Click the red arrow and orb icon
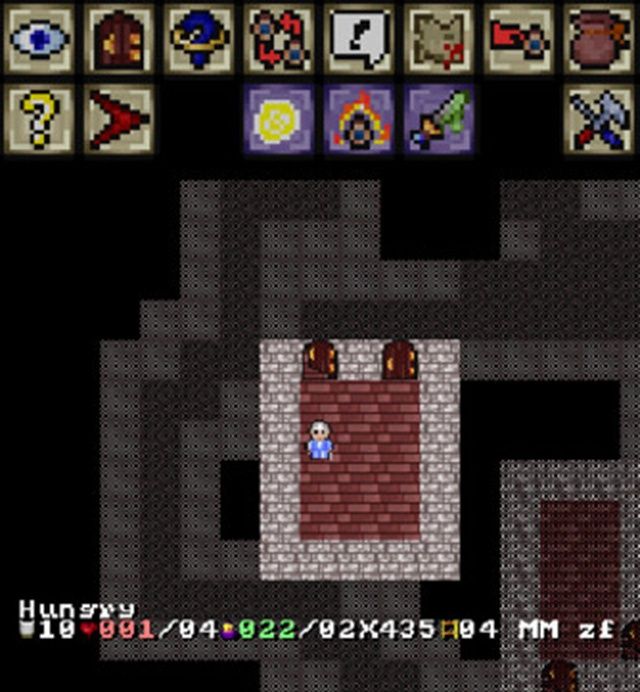640x692 pixels. [519, 39]
